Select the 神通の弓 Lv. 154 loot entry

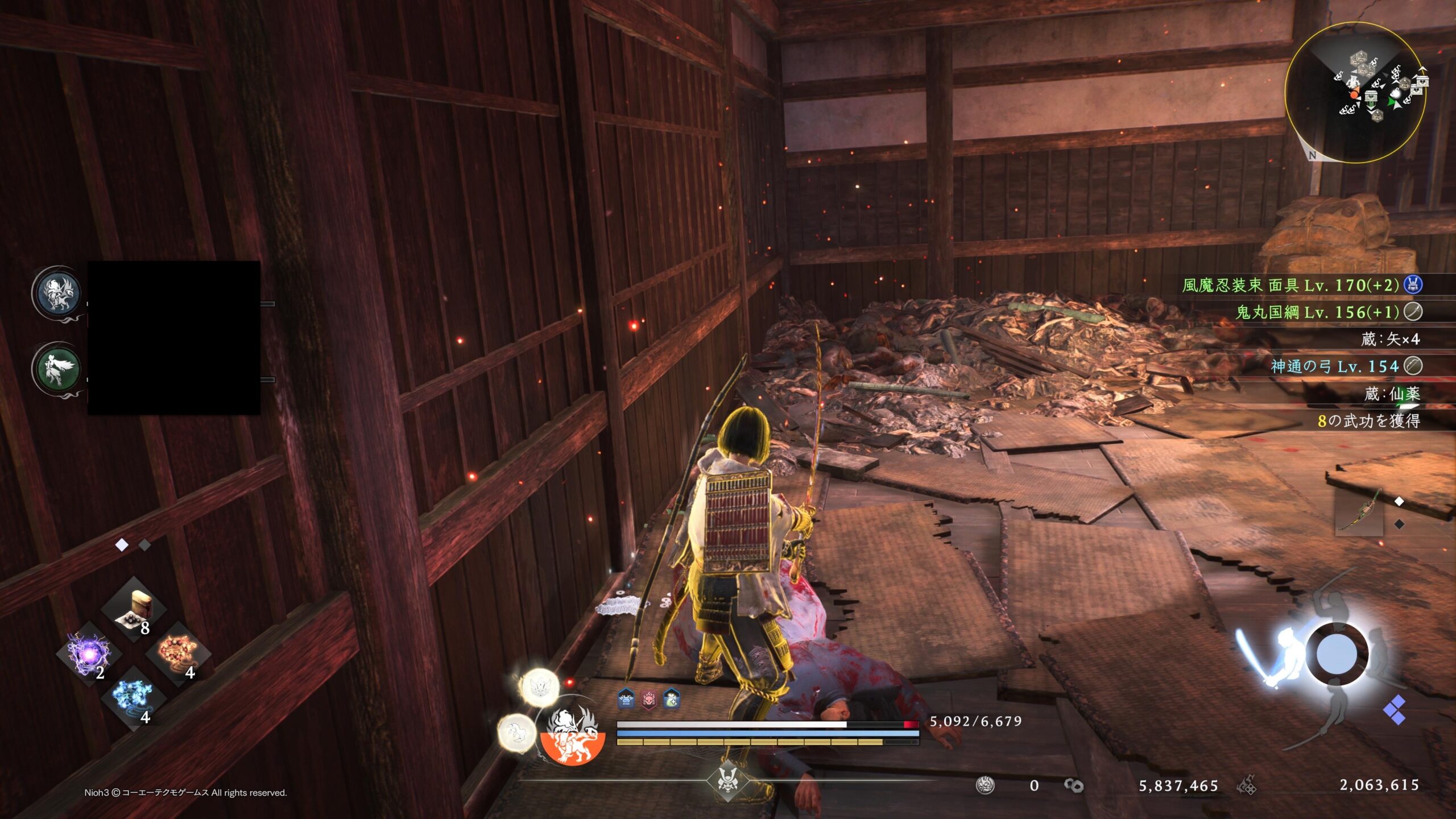(1334, 366)
